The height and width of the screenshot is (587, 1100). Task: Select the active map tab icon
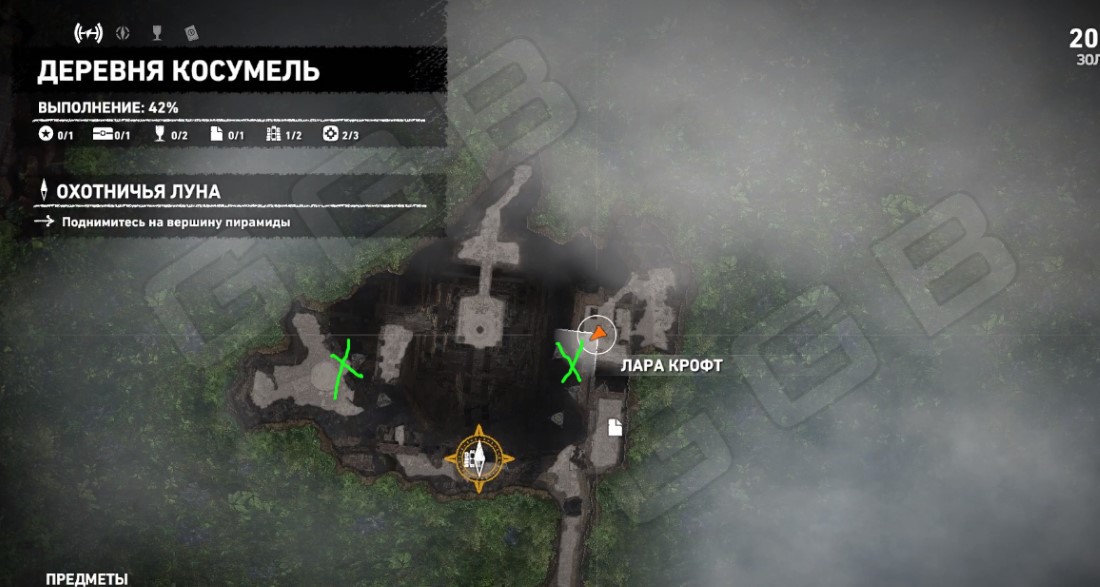(89, 34)
